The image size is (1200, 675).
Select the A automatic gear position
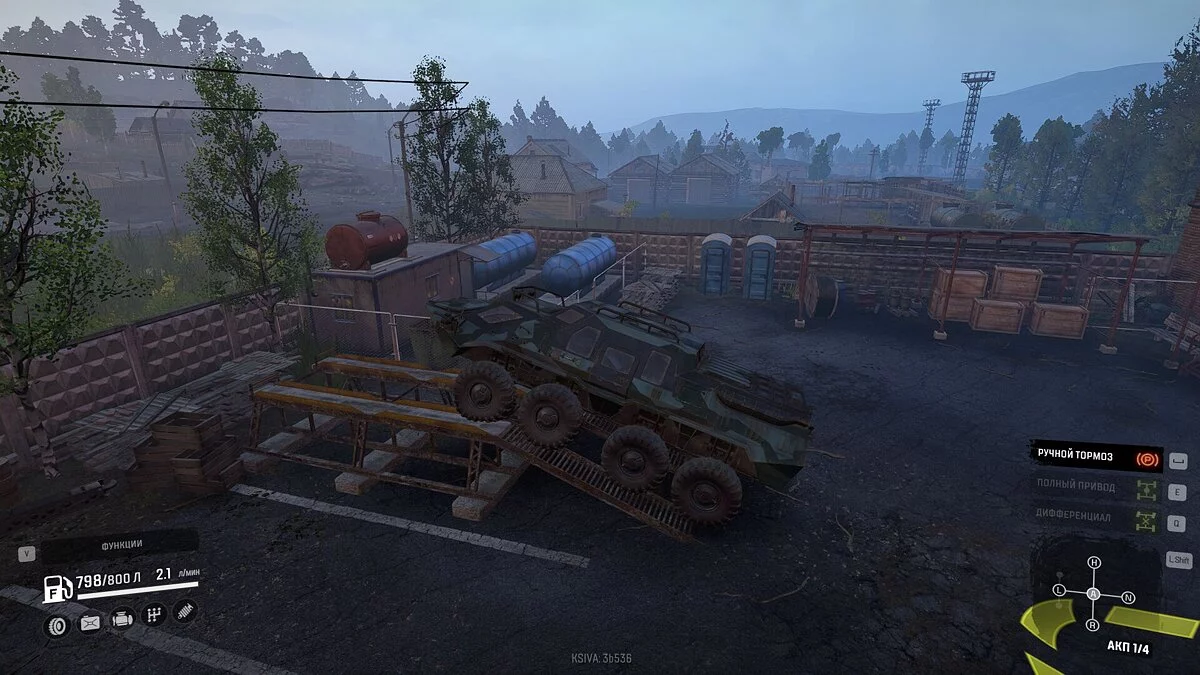(1094, 594)
